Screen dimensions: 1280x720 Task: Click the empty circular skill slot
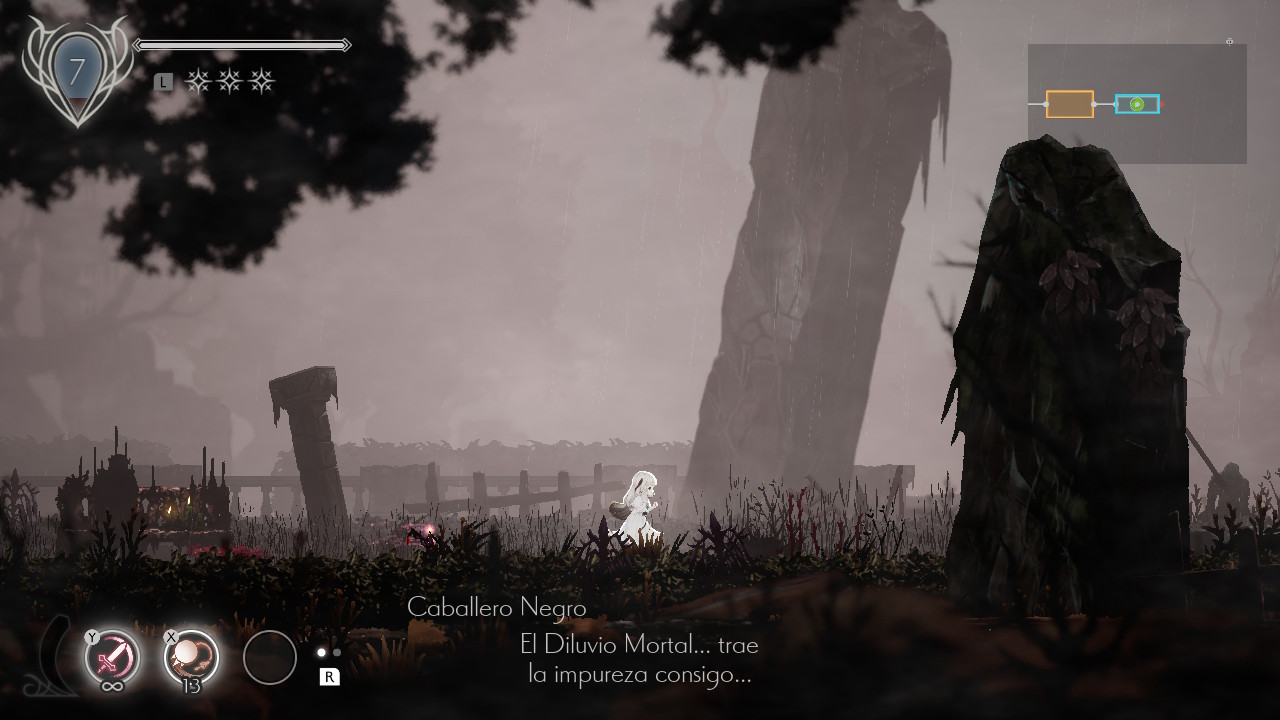[270, 657]
